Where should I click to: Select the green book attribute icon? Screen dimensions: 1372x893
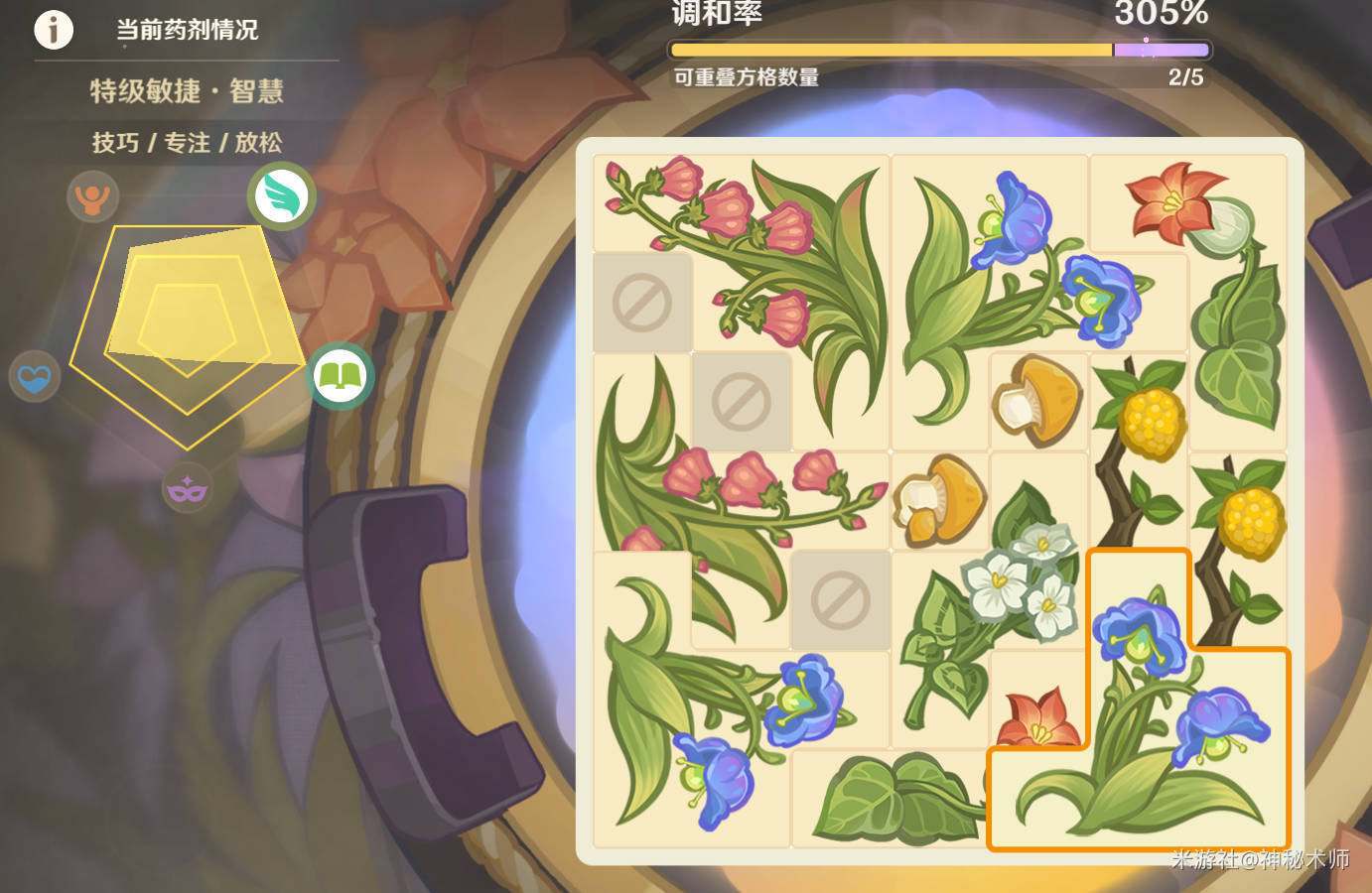(340, 376)
